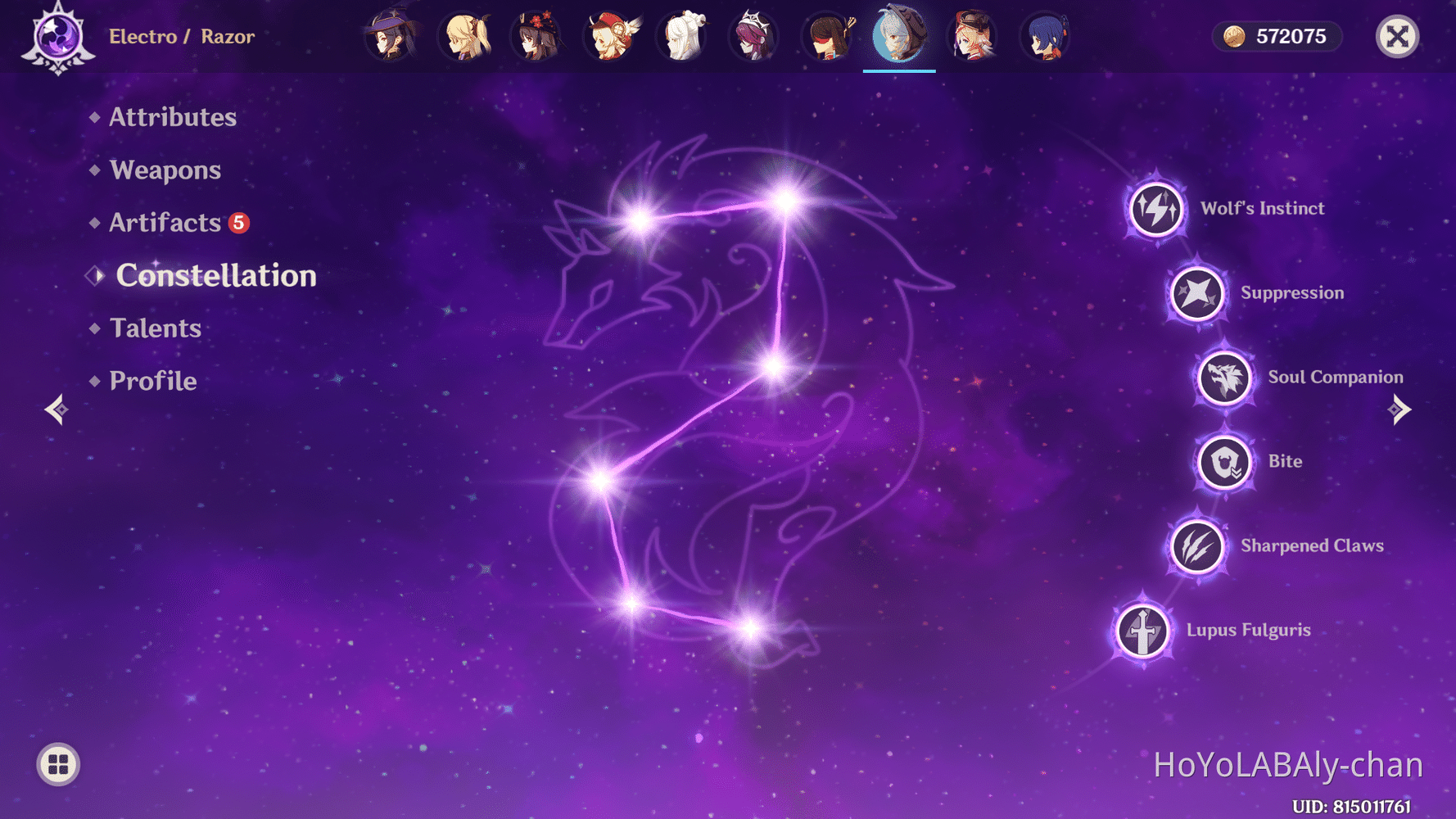Select the last character portrait on the right
This screenshot has width=1456, height=819.
pos(1043,37)
